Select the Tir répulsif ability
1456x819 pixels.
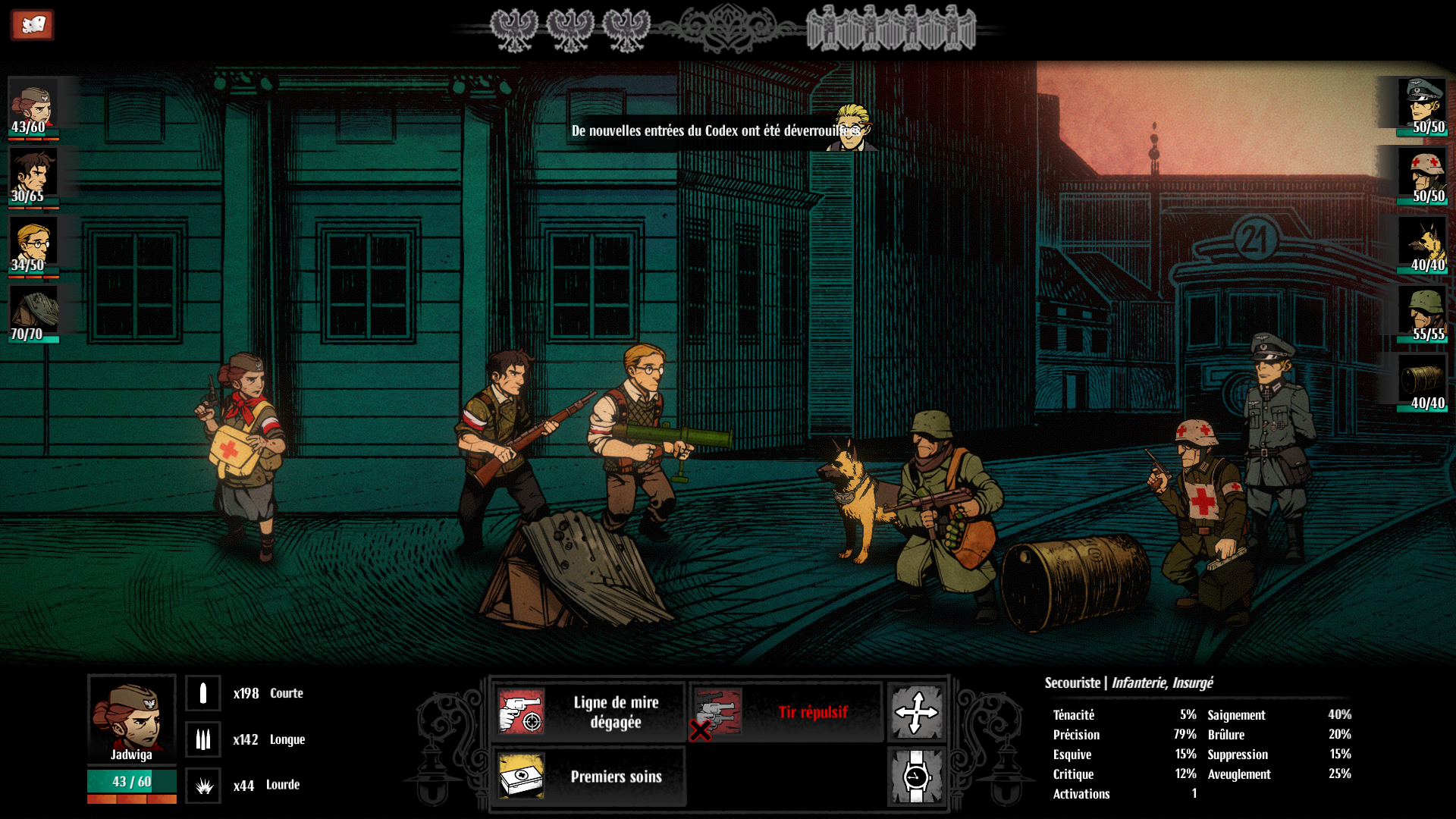786,712
